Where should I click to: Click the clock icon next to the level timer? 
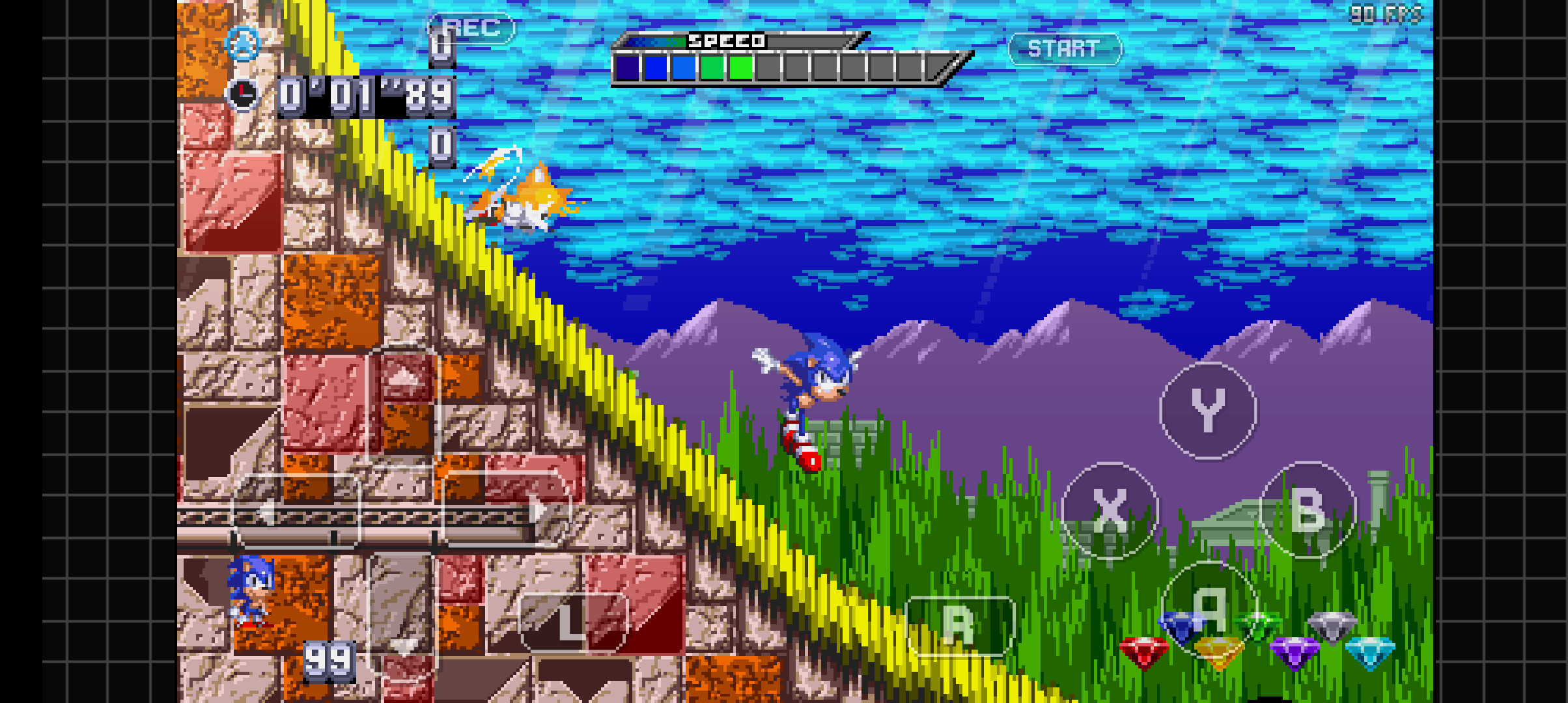pos(243,94)
